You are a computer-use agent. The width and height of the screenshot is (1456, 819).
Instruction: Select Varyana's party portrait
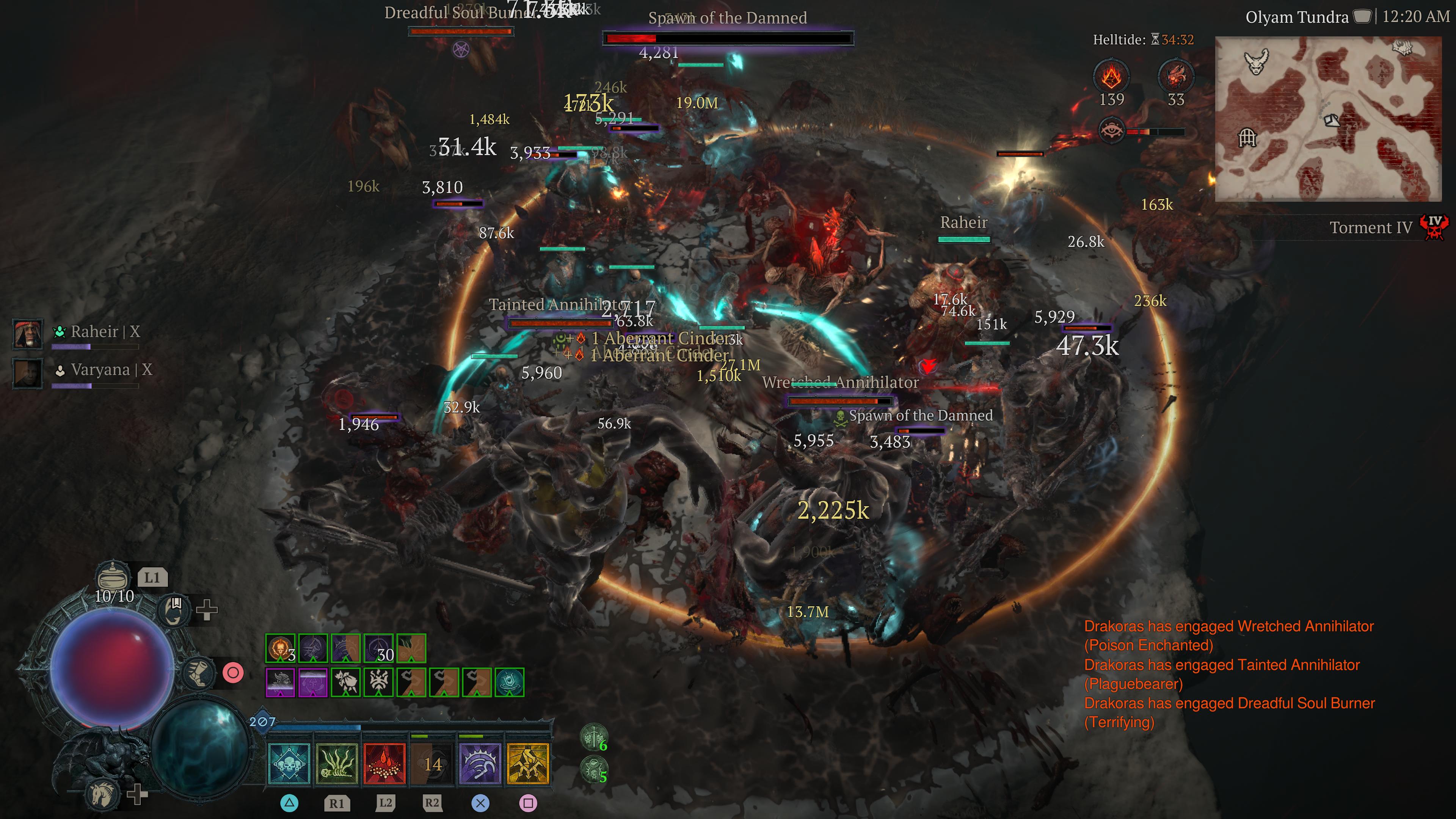click(28, 372)
